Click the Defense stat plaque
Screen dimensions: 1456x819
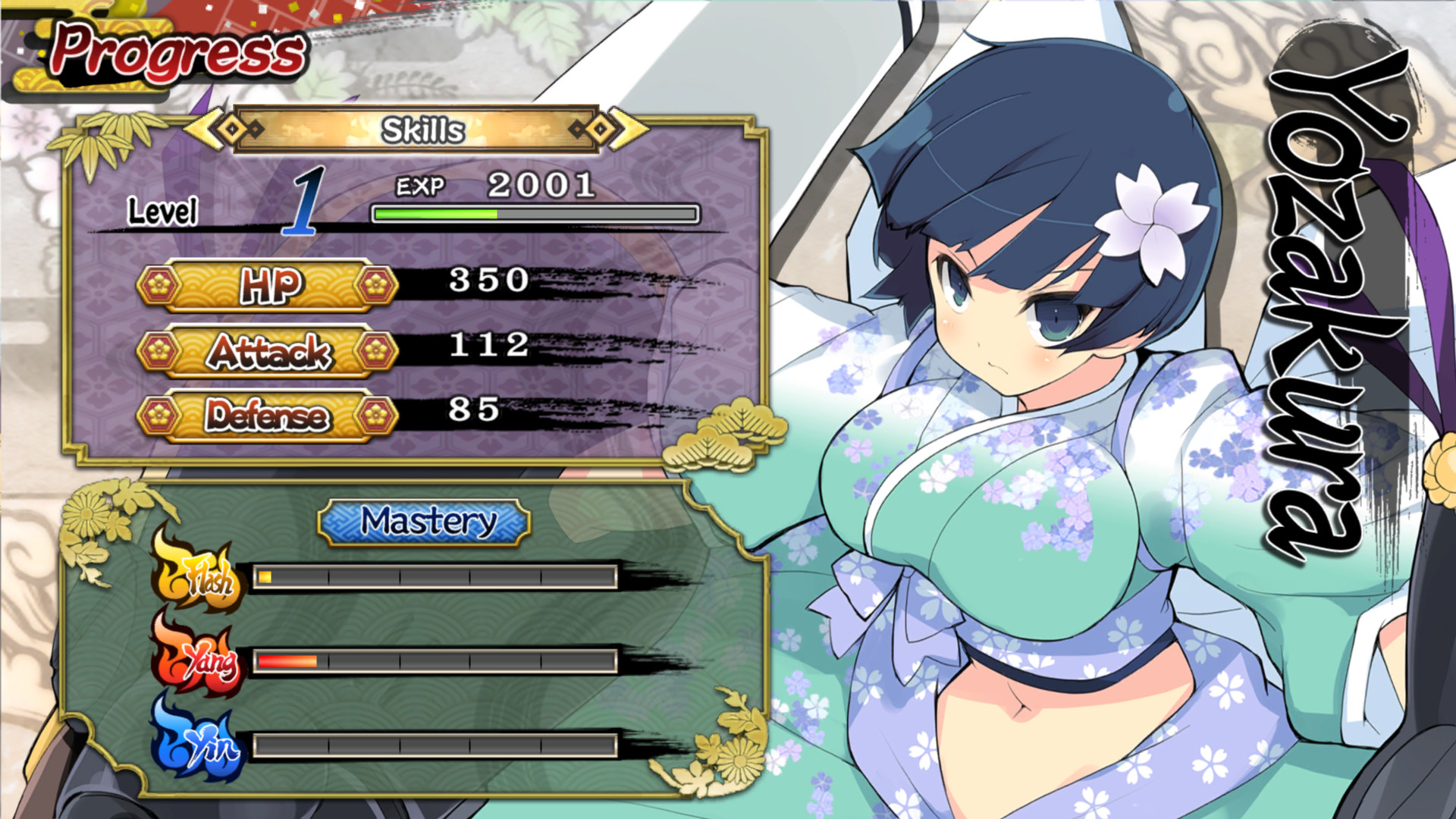point(269,415)
